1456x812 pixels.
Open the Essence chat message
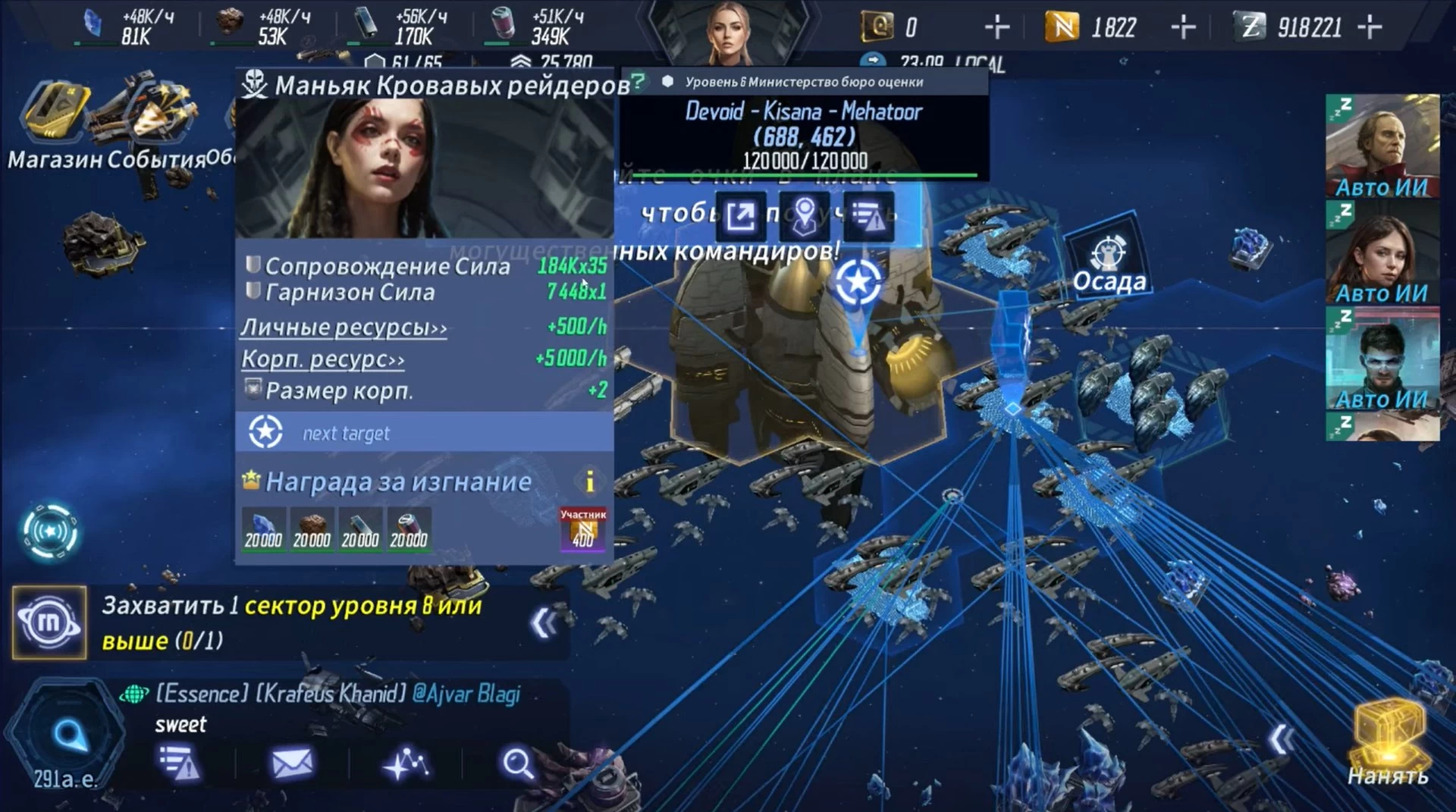tap(338, 707)
